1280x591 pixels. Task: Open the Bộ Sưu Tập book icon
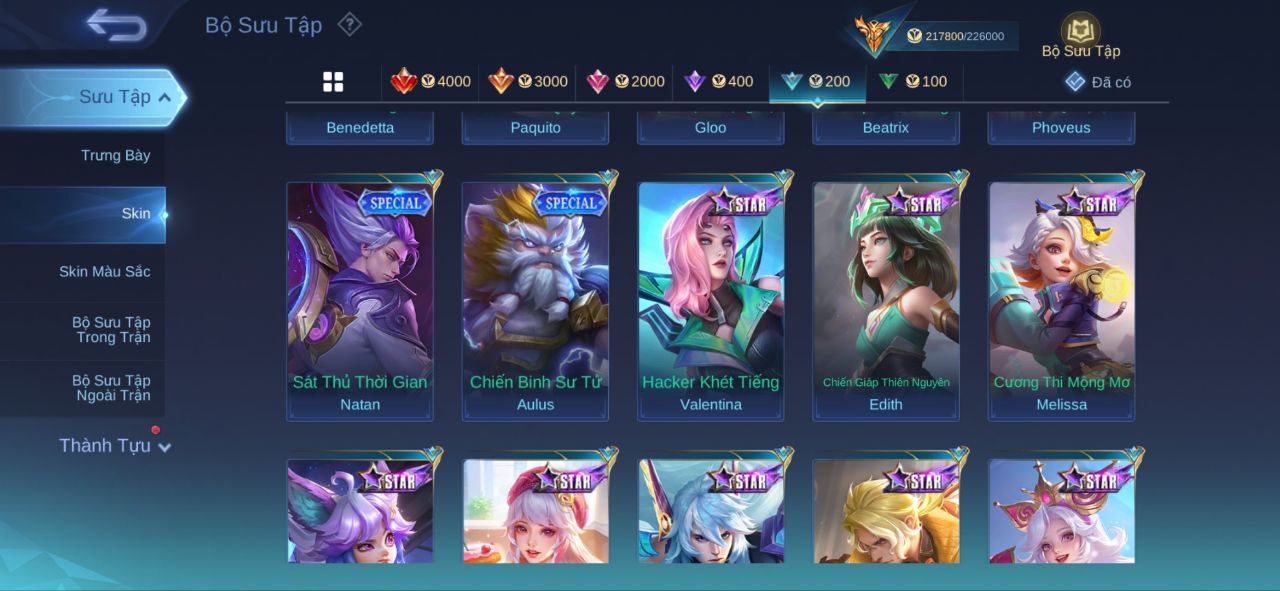click(x=1080, y=33)
